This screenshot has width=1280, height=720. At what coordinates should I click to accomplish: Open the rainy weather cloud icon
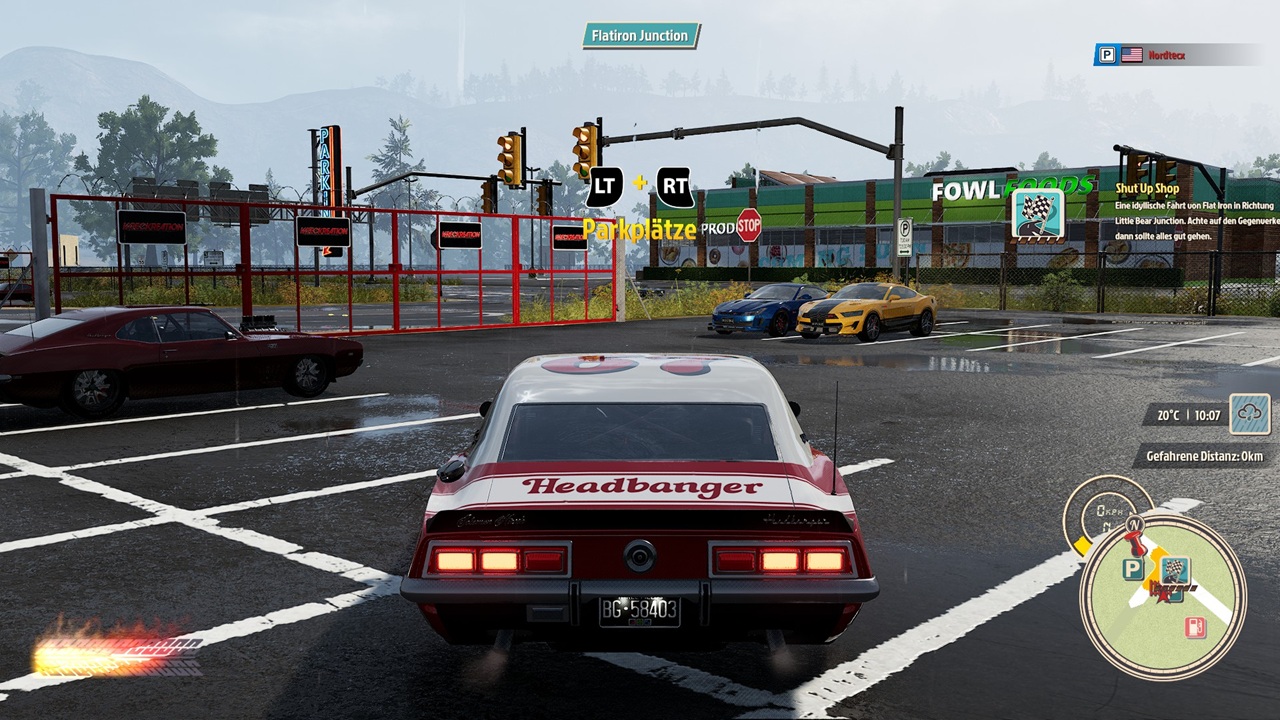1250,414
